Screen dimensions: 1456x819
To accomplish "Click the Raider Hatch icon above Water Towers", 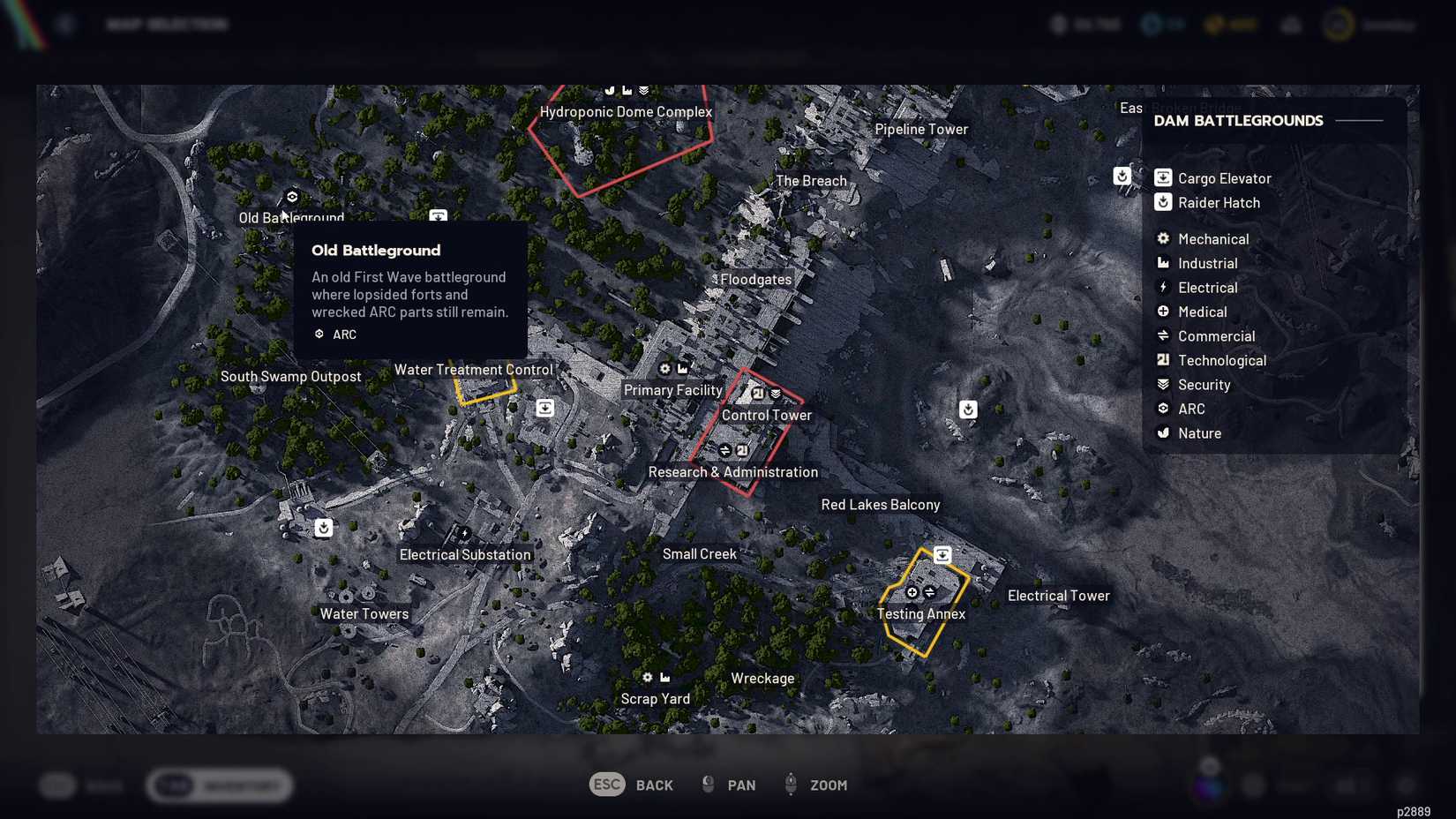I will coord(323,527).
